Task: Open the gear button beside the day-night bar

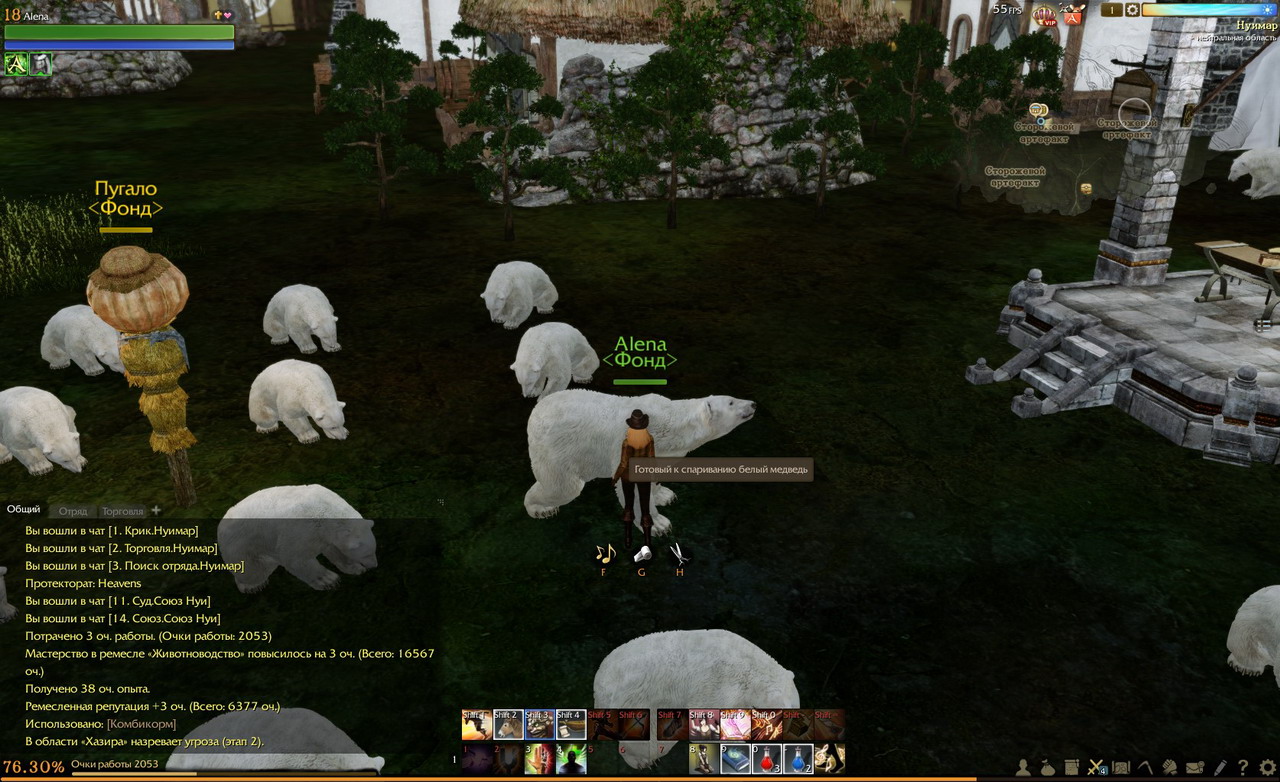Action: click(x=1132, y=10)
